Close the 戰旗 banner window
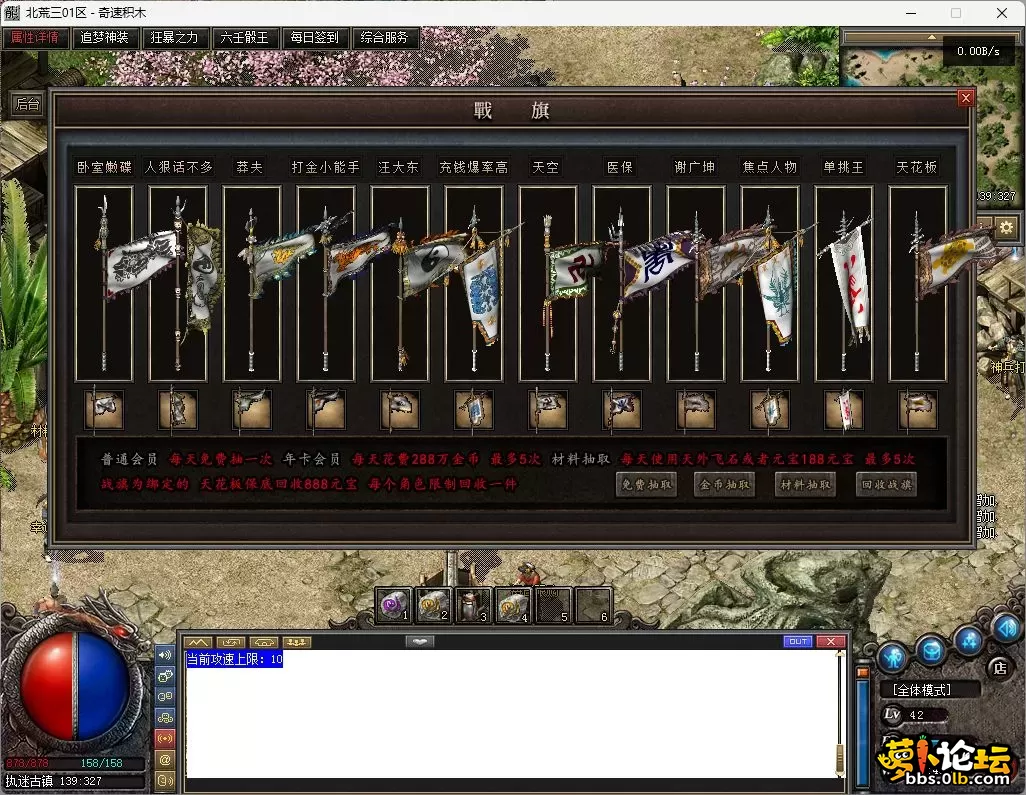 click(965, 98)
